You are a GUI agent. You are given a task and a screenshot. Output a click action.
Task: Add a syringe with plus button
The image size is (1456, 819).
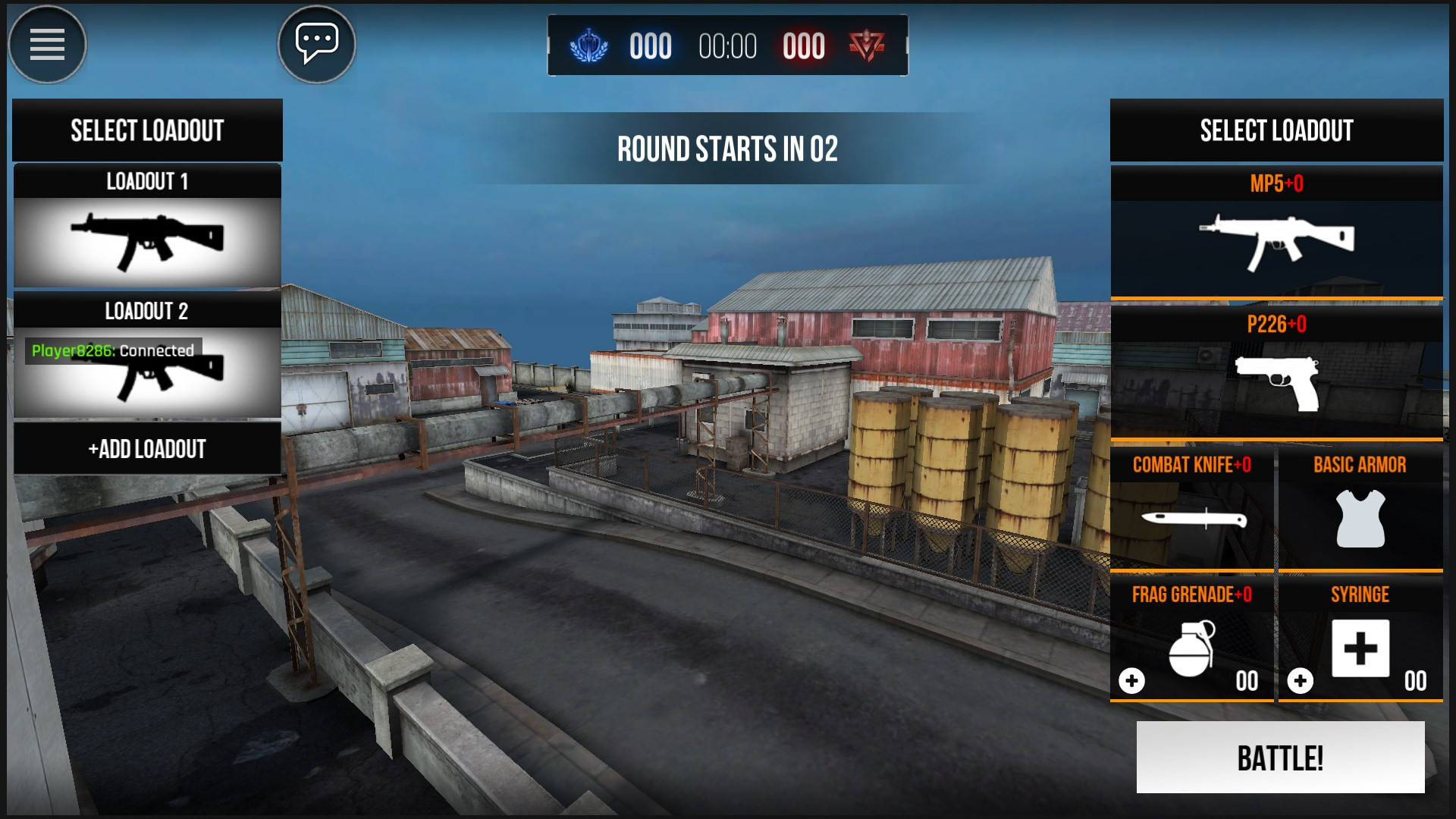coord(1300,681)
